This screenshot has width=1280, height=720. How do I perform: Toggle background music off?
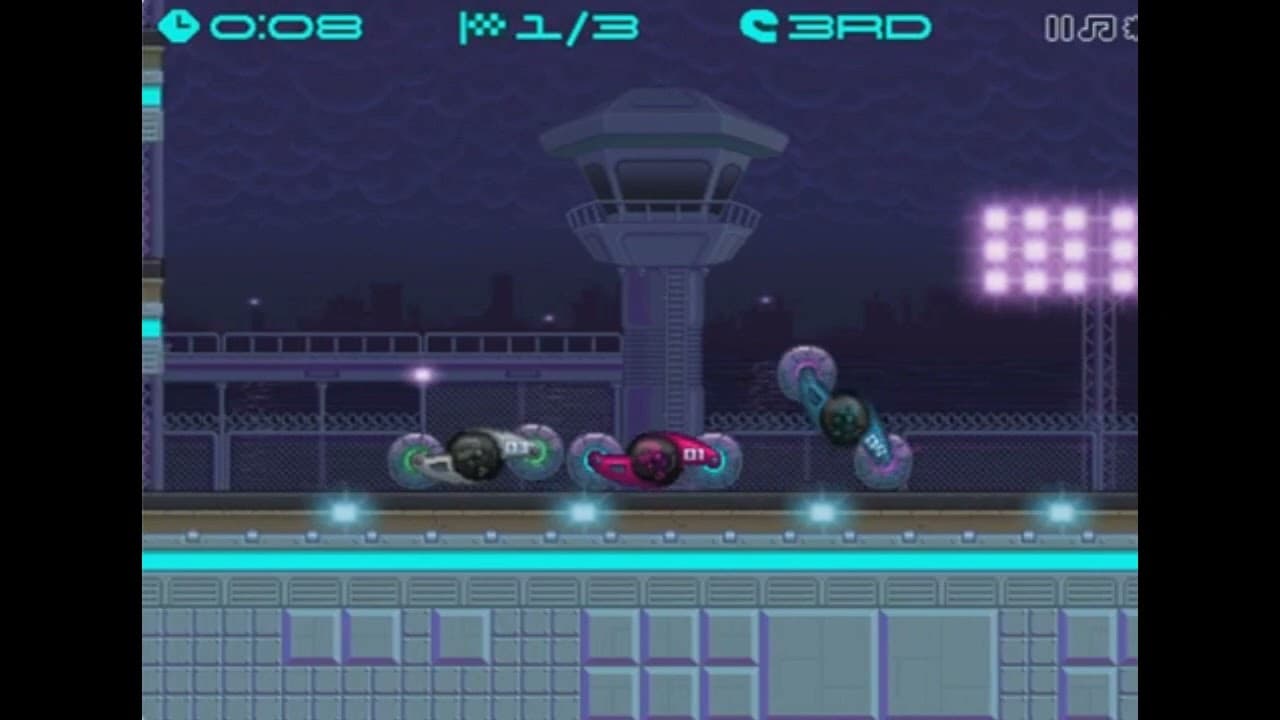click(1097, 28)
